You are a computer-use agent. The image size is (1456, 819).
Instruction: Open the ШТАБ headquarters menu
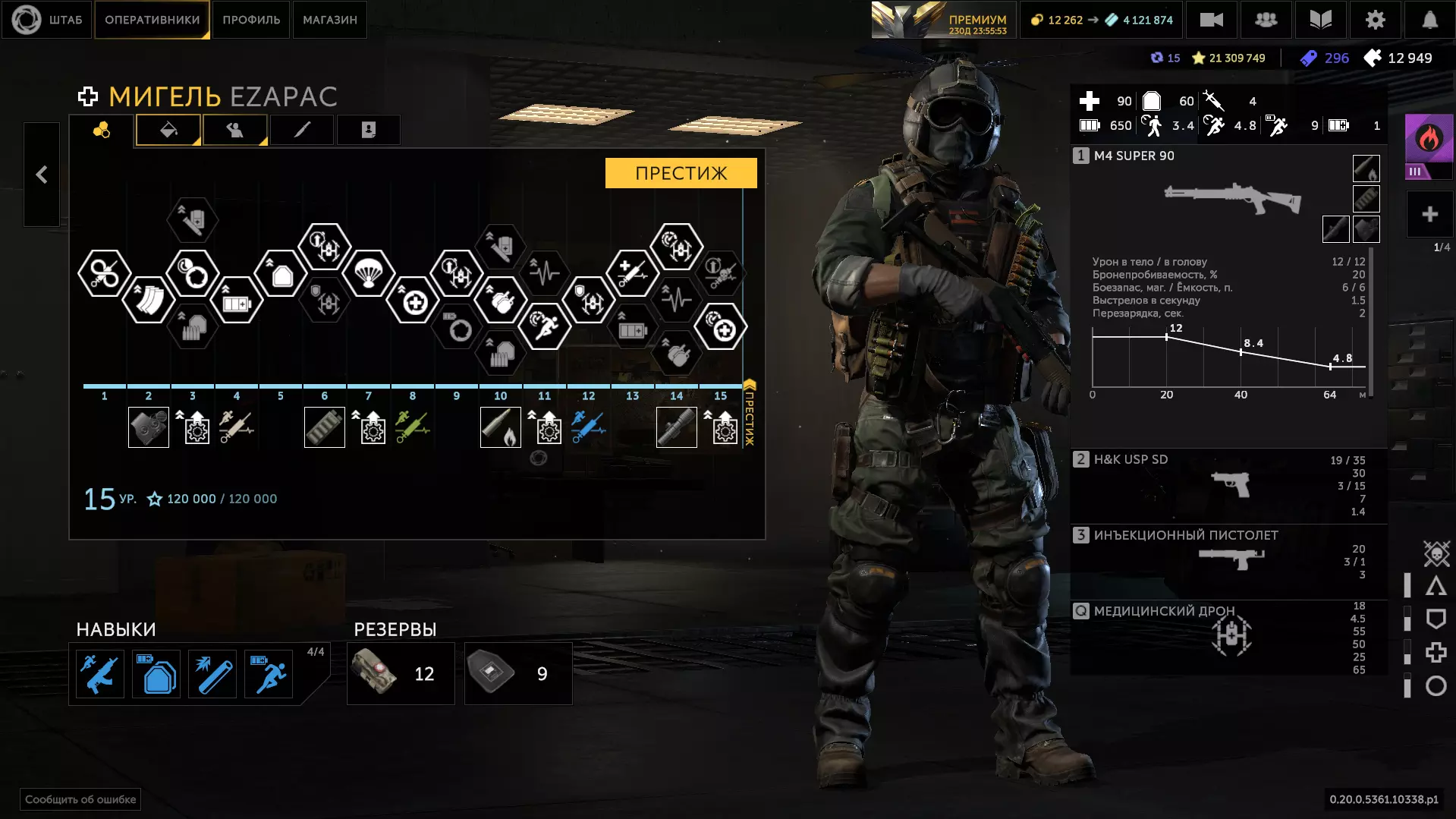click(47, 20)
